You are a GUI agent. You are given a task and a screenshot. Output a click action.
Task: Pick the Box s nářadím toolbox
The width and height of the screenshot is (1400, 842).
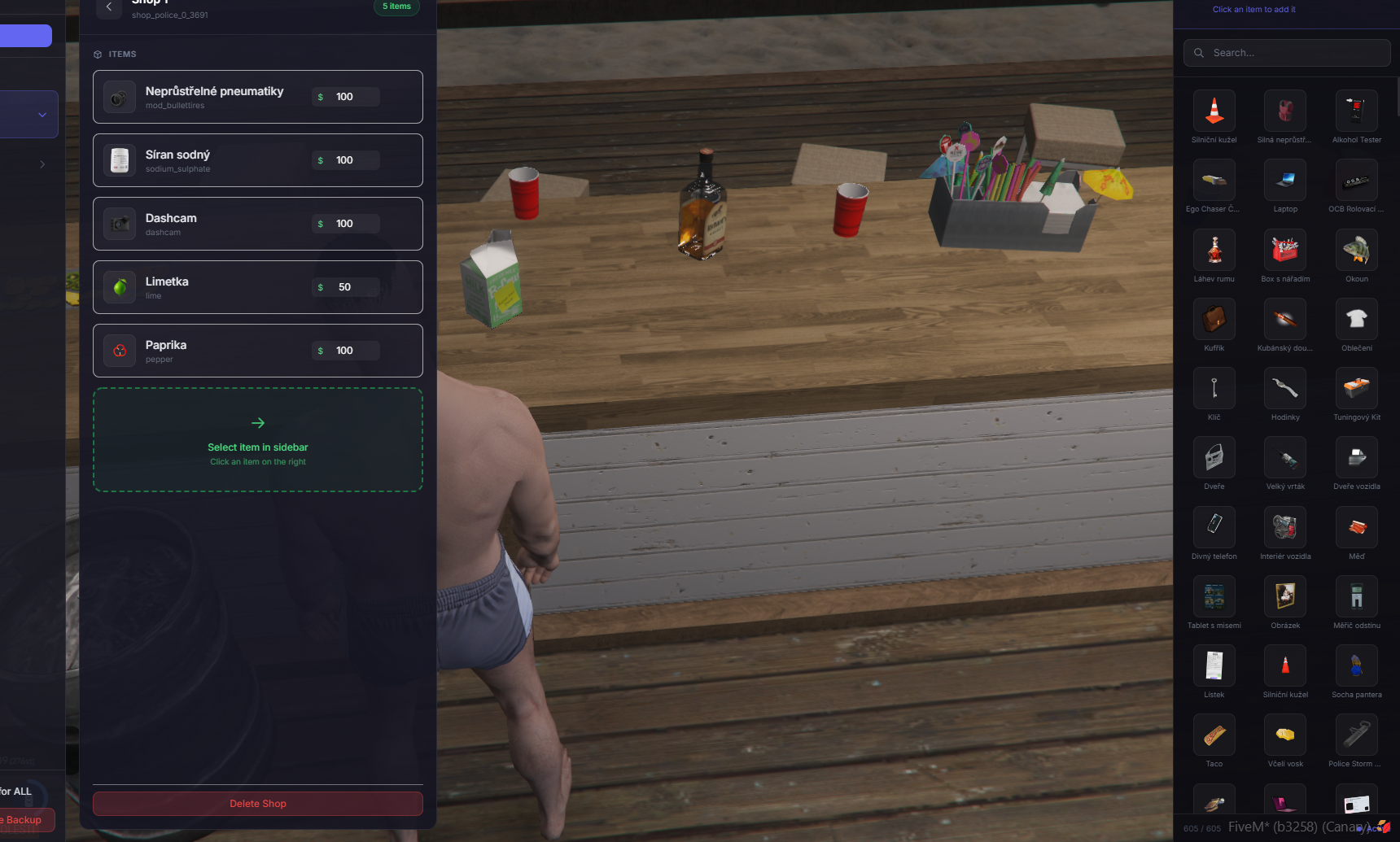[x=1285, y=251]
